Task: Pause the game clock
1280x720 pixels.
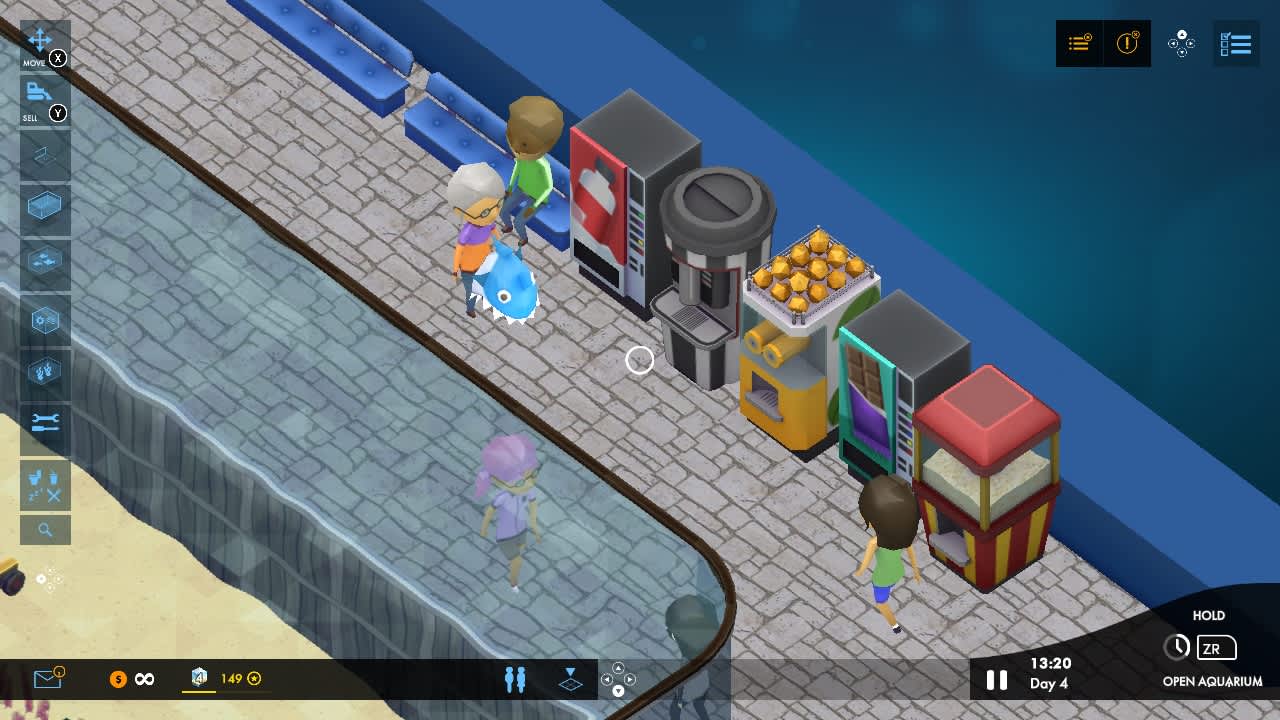Action: coord(997,680)
